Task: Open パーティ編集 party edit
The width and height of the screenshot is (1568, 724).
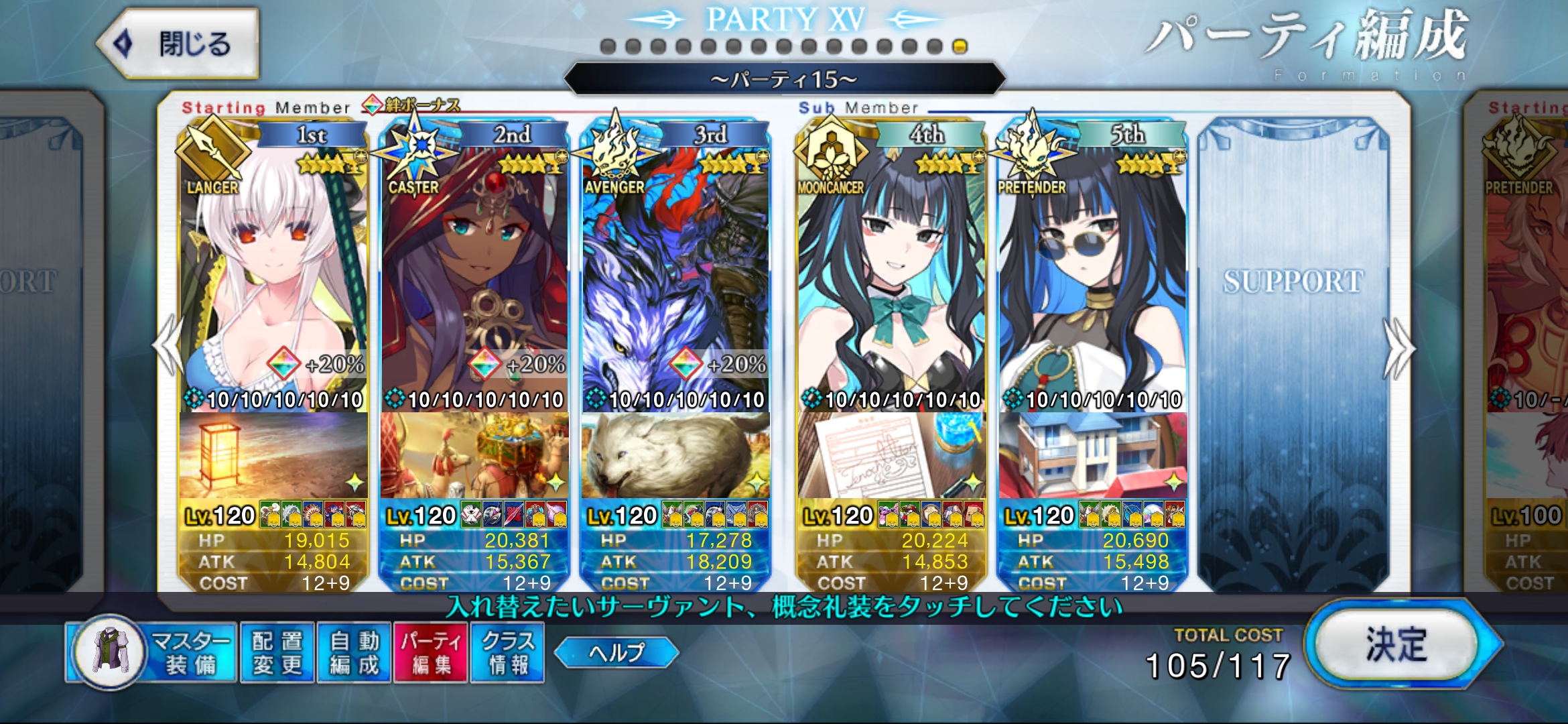Action: tap(430, 652)
